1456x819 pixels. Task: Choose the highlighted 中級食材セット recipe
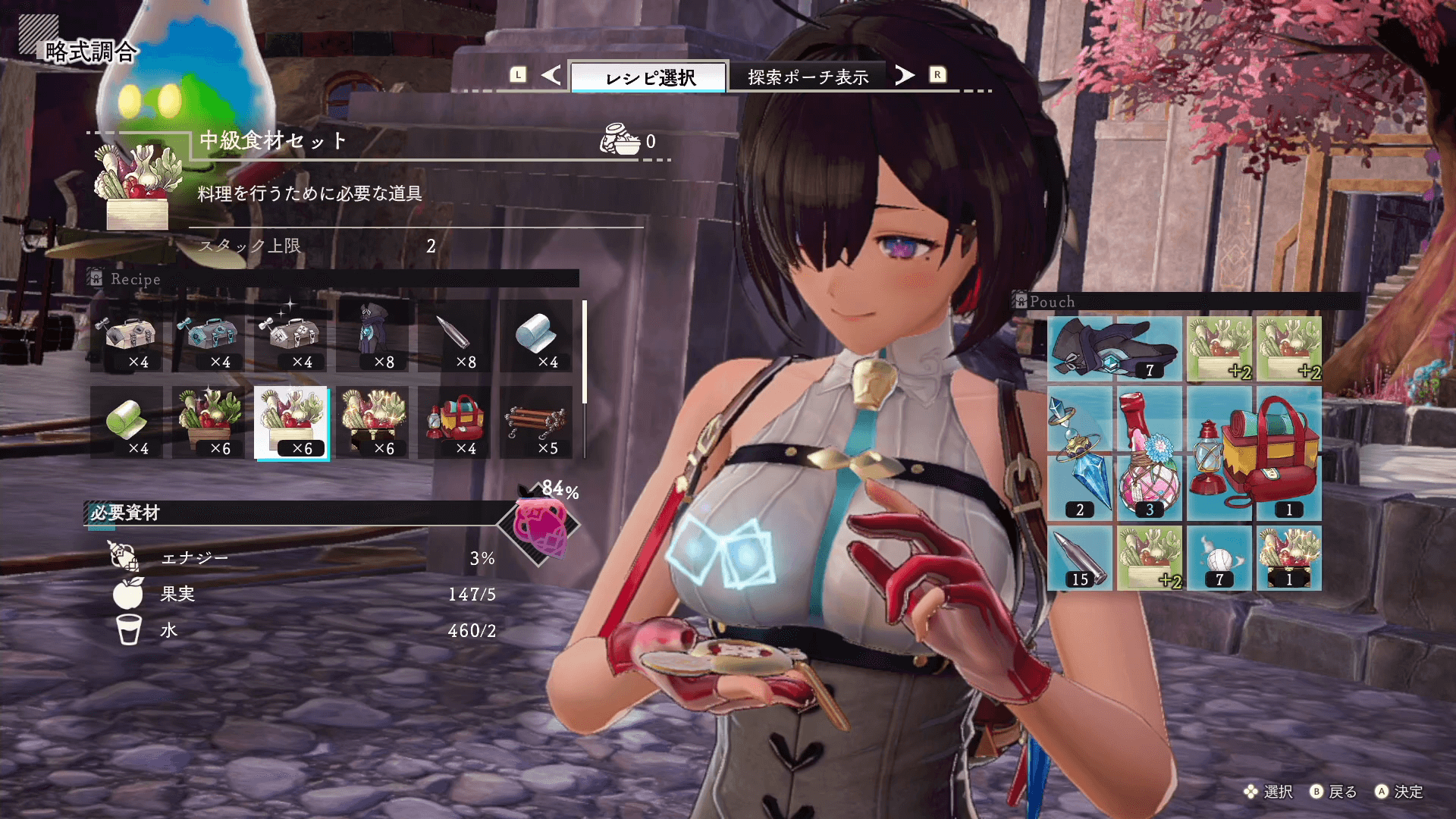291,422
